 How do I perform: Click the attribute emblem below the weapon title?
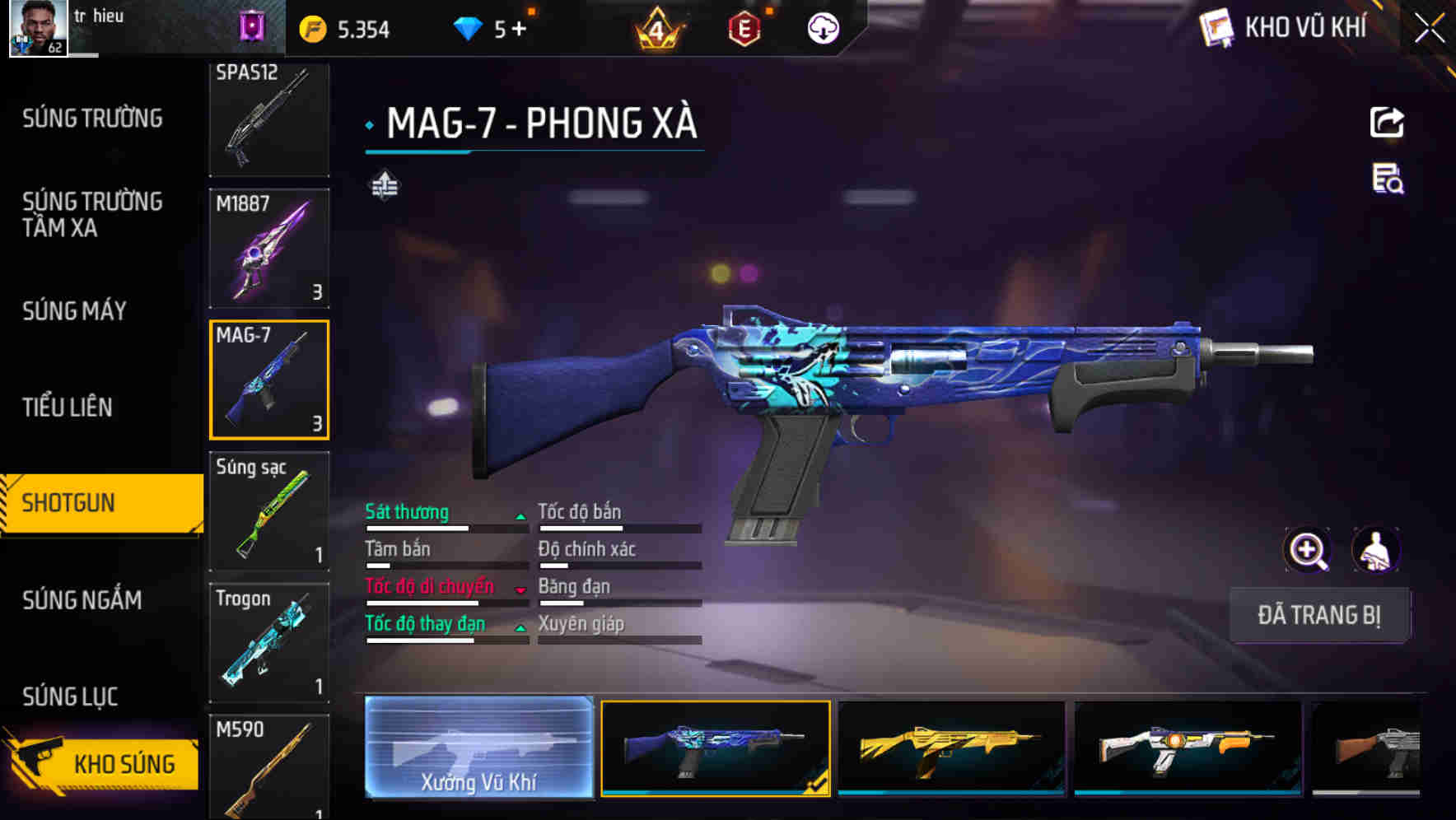[x=384, y=185]
